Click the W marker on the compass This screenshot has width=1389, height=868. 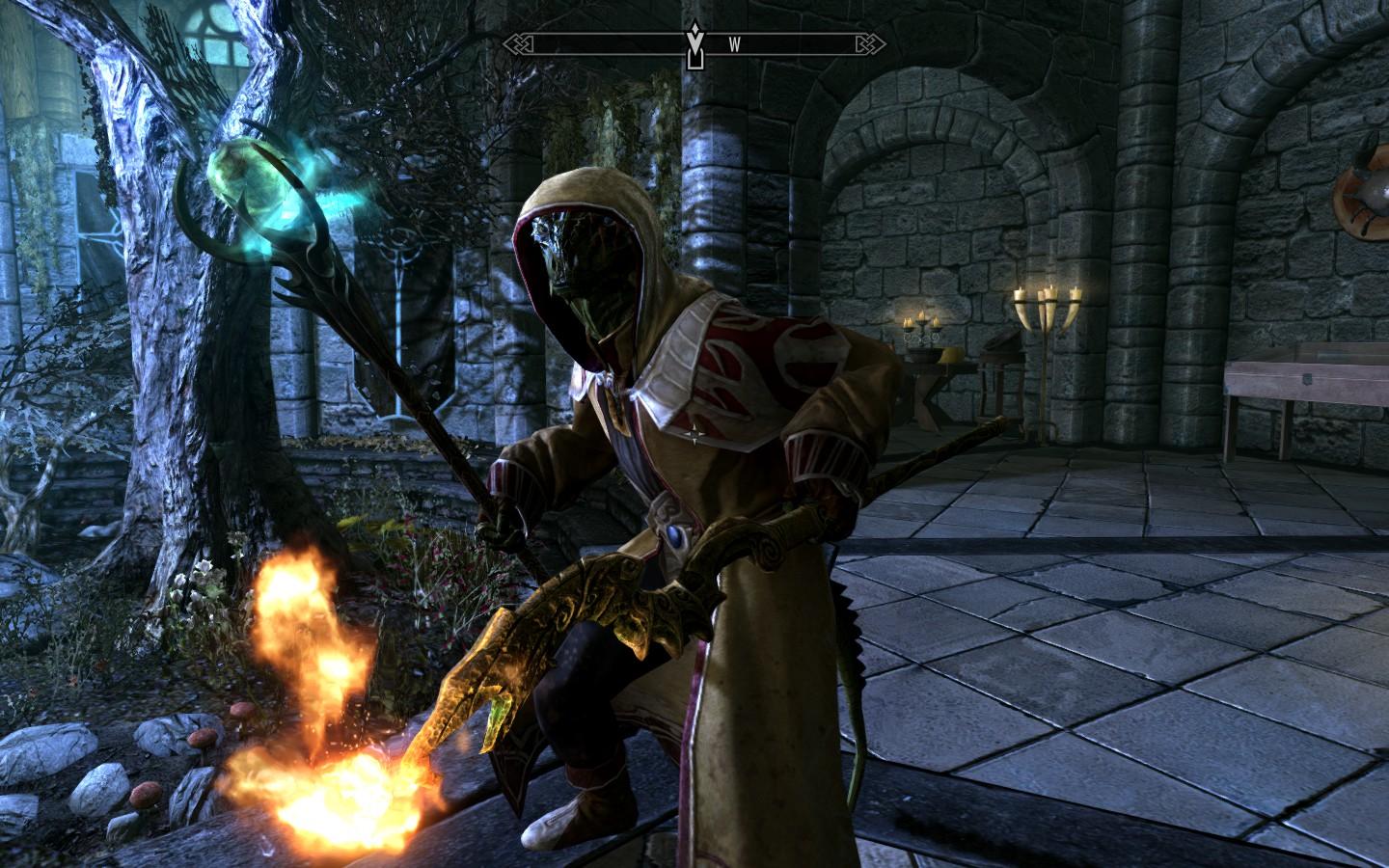(x=734, y=41)
